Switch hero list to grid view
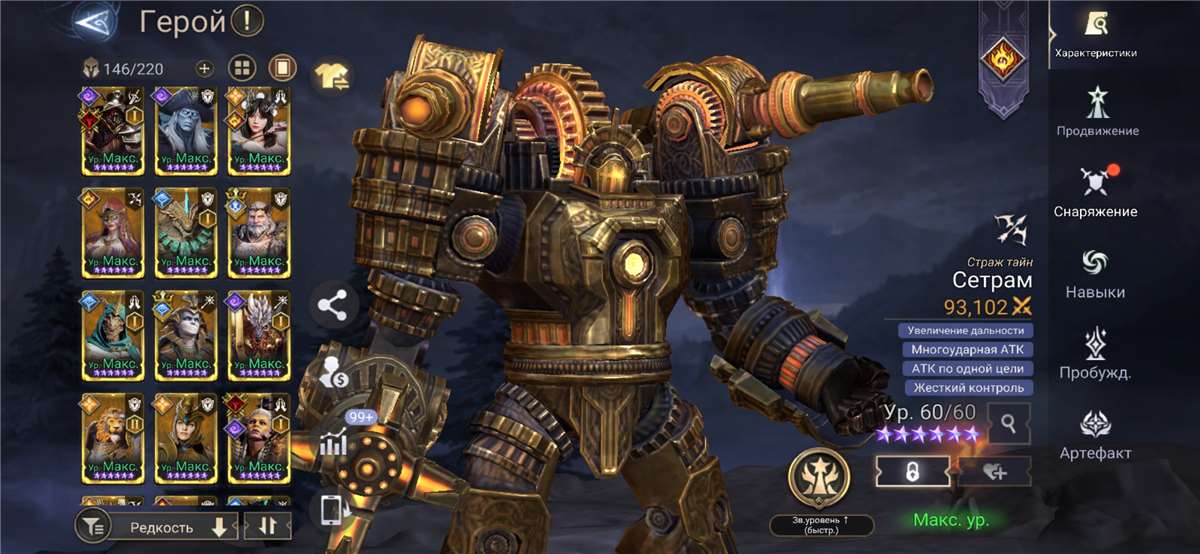The height and width of the screenshot is (554, 1200). pos(242,68)
